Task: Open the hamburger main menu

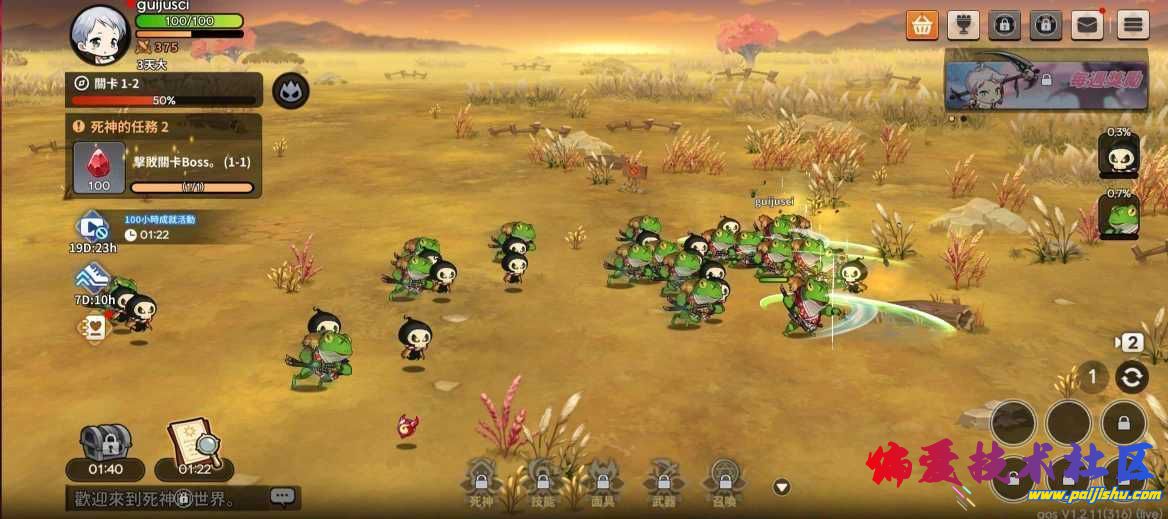Action: pos(1132,24)
